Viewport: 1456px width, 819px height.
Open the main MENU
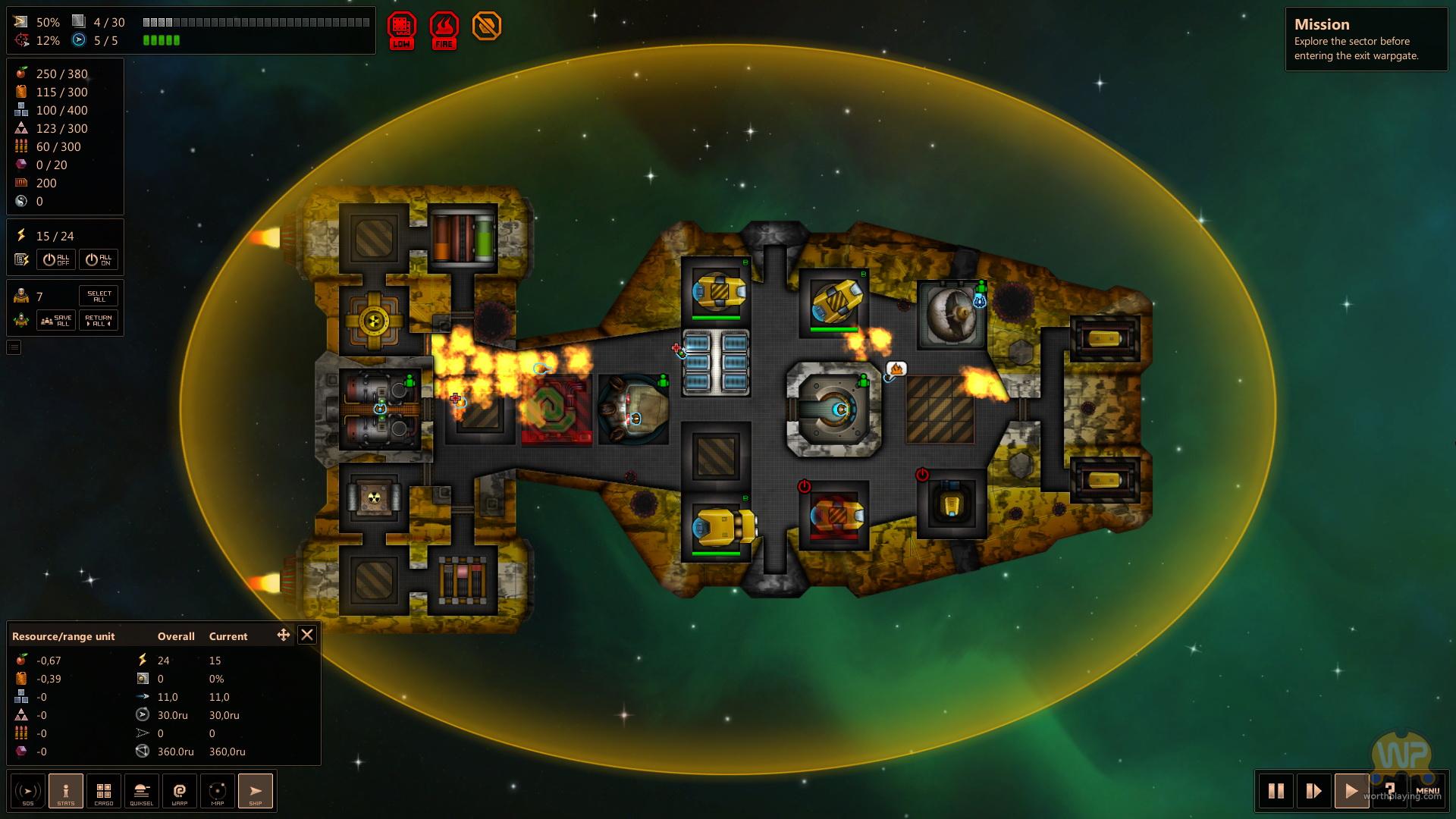[x=1427, y=791]
